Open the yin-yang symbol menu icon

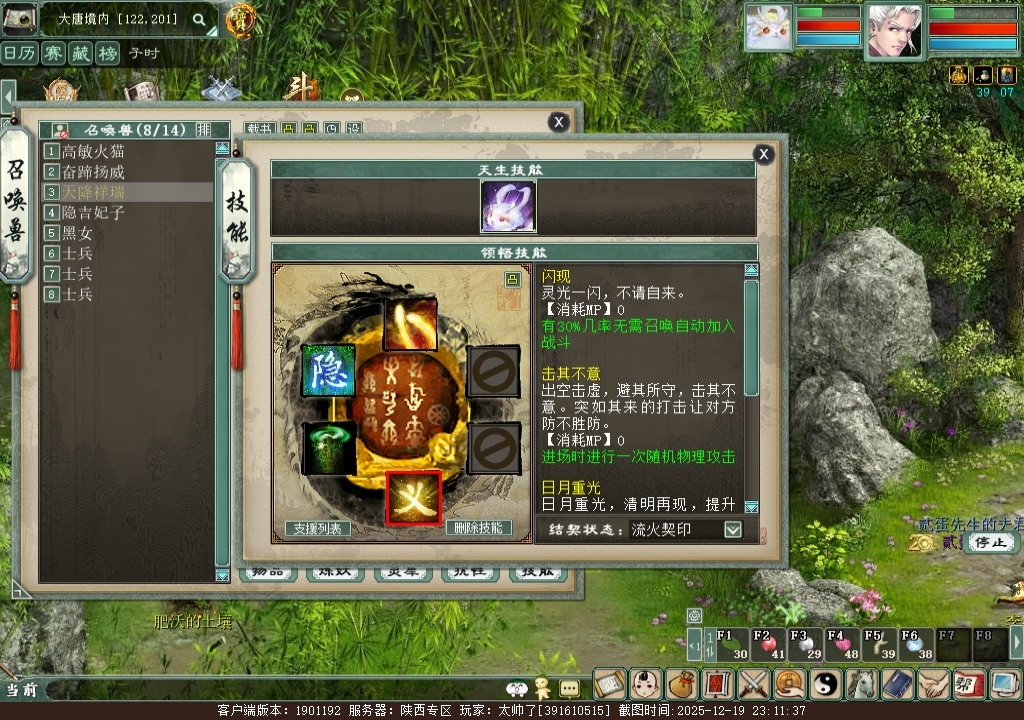[826, 684]
